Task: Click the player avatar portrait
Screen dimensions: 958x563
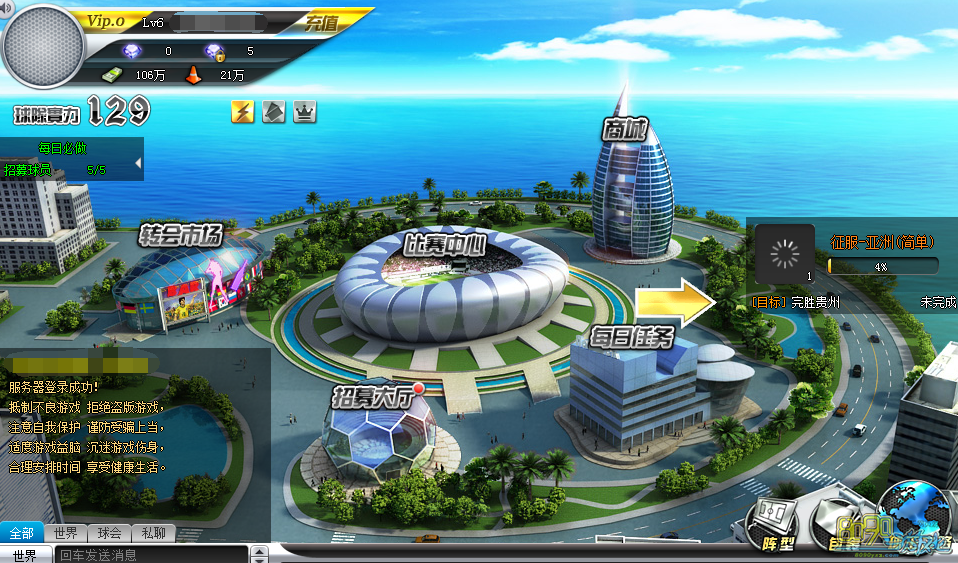Action: [43, 47]
